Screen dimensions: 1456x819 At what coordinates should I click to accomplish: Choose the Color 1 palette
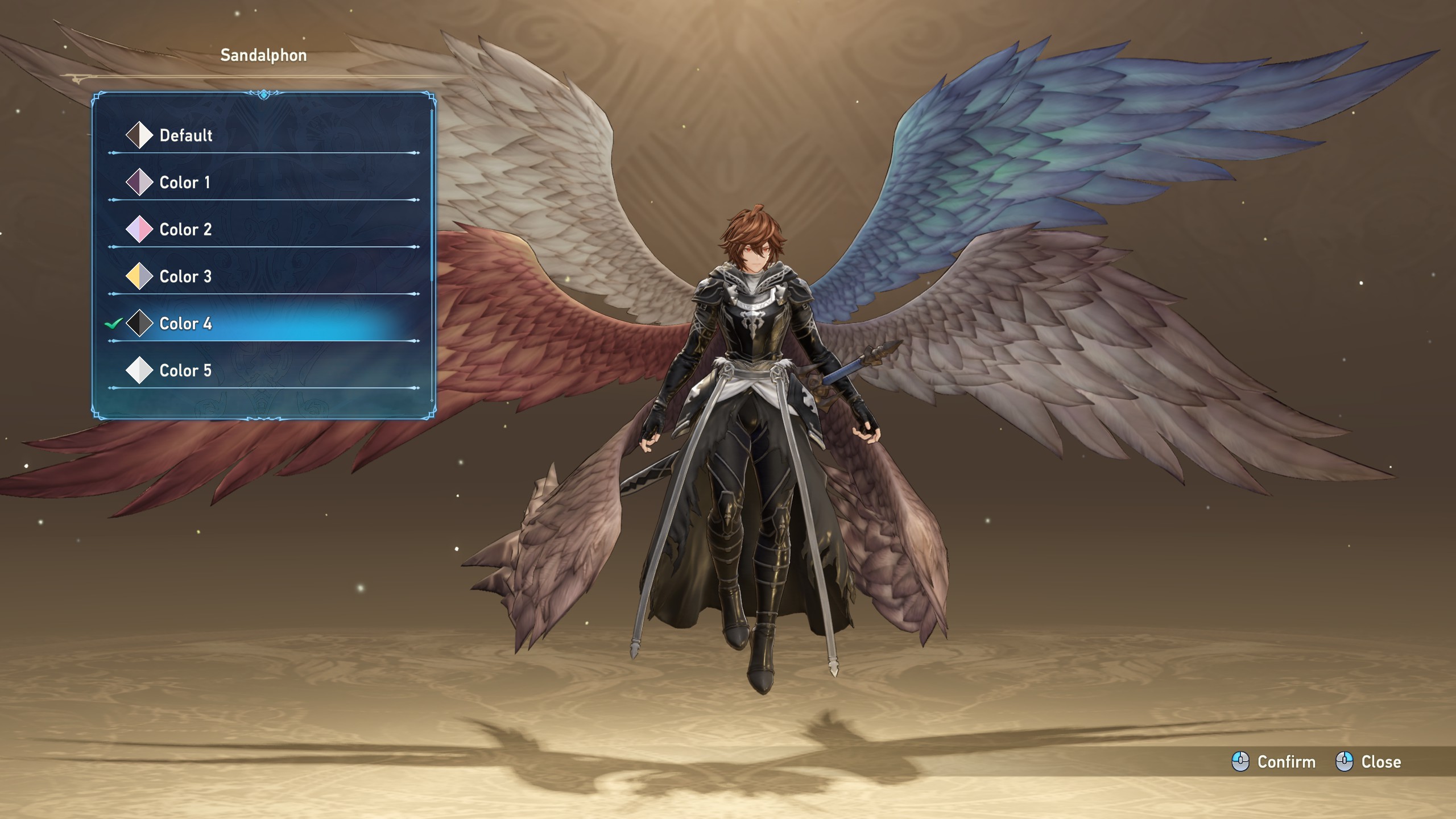184,183
